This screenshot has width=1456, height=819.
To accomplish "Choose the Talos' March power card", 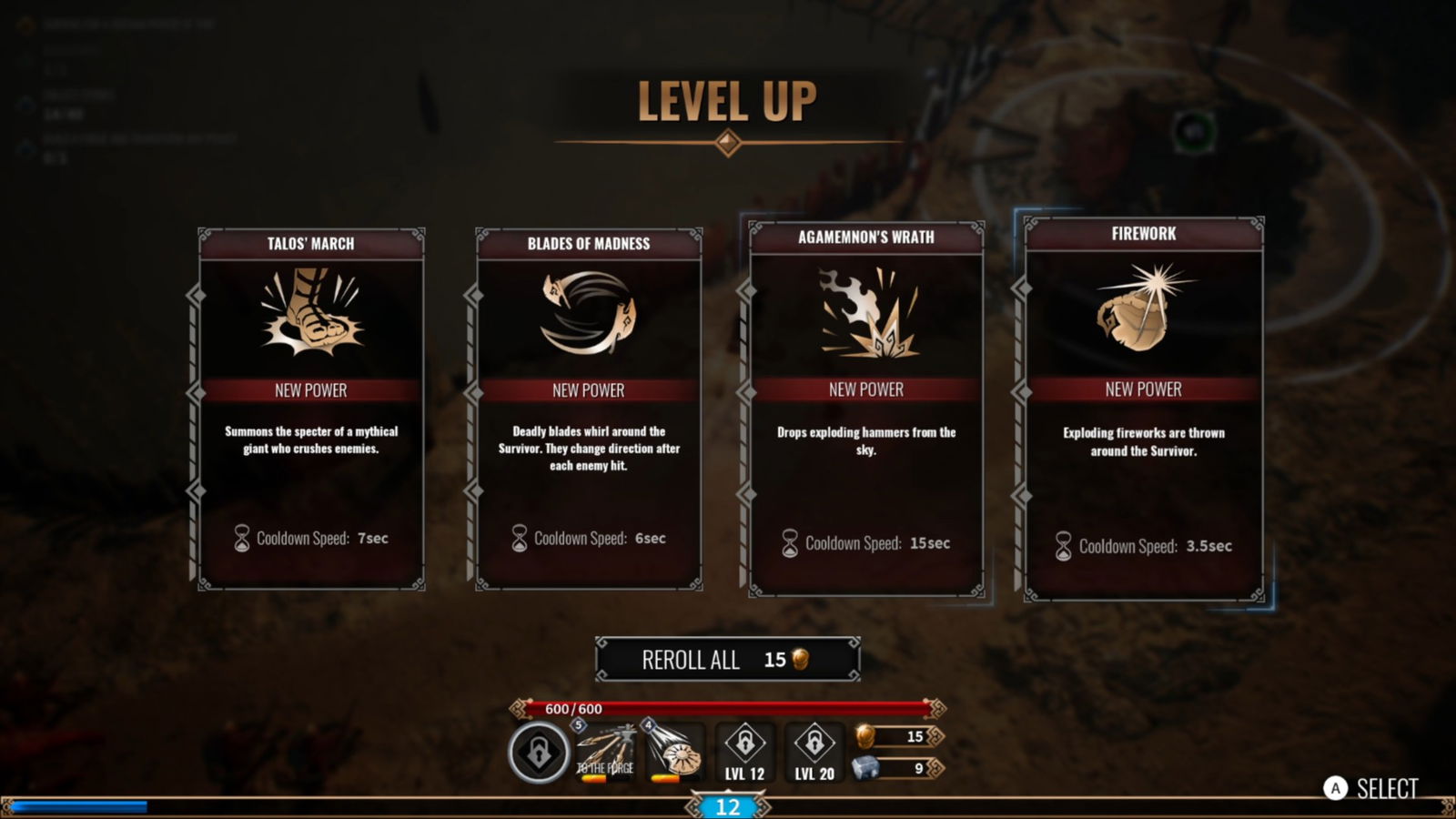I will click(311, 408).
